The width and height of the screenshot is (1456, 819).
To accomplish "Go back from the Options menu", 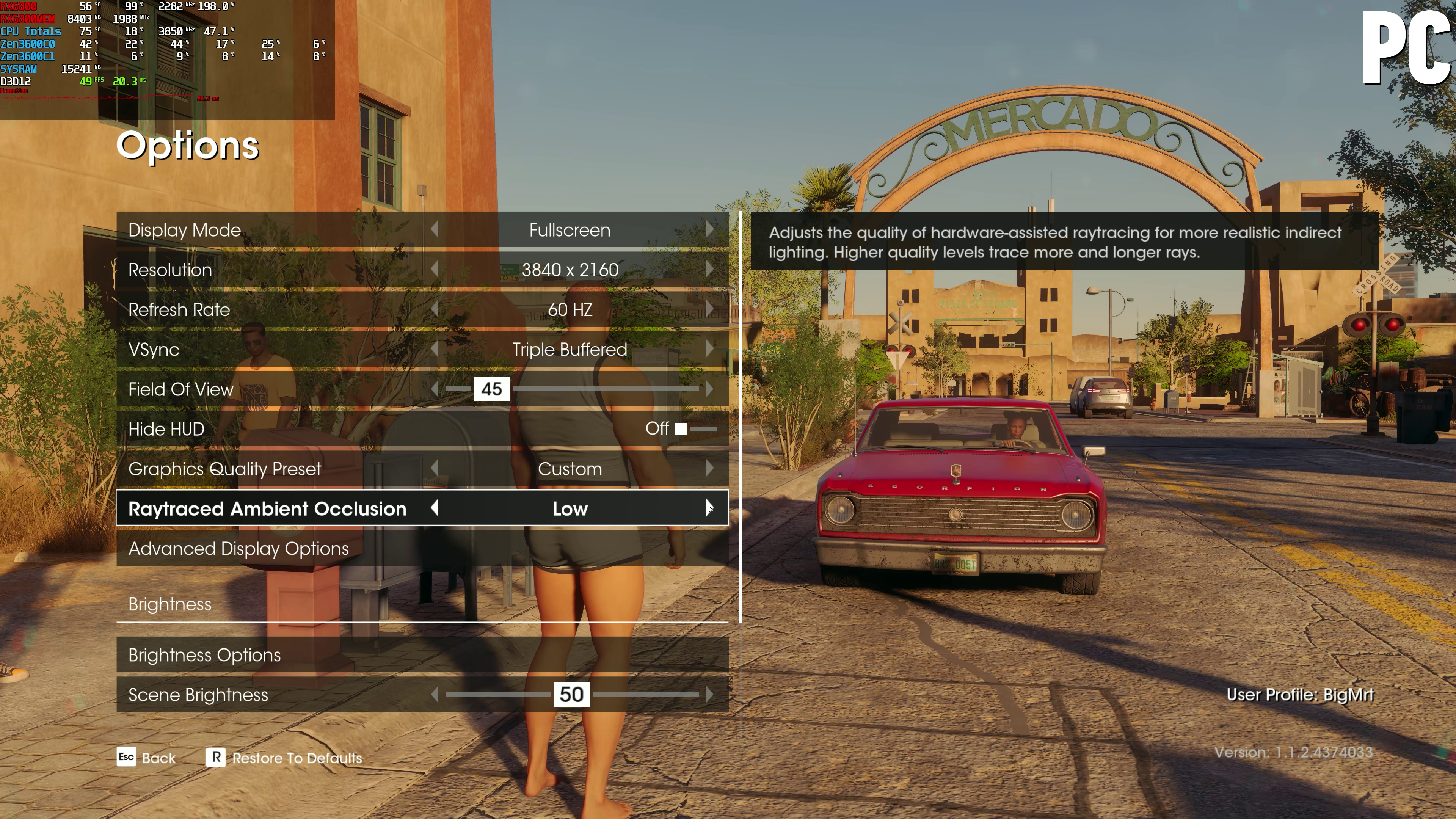I will coord(146,758).
